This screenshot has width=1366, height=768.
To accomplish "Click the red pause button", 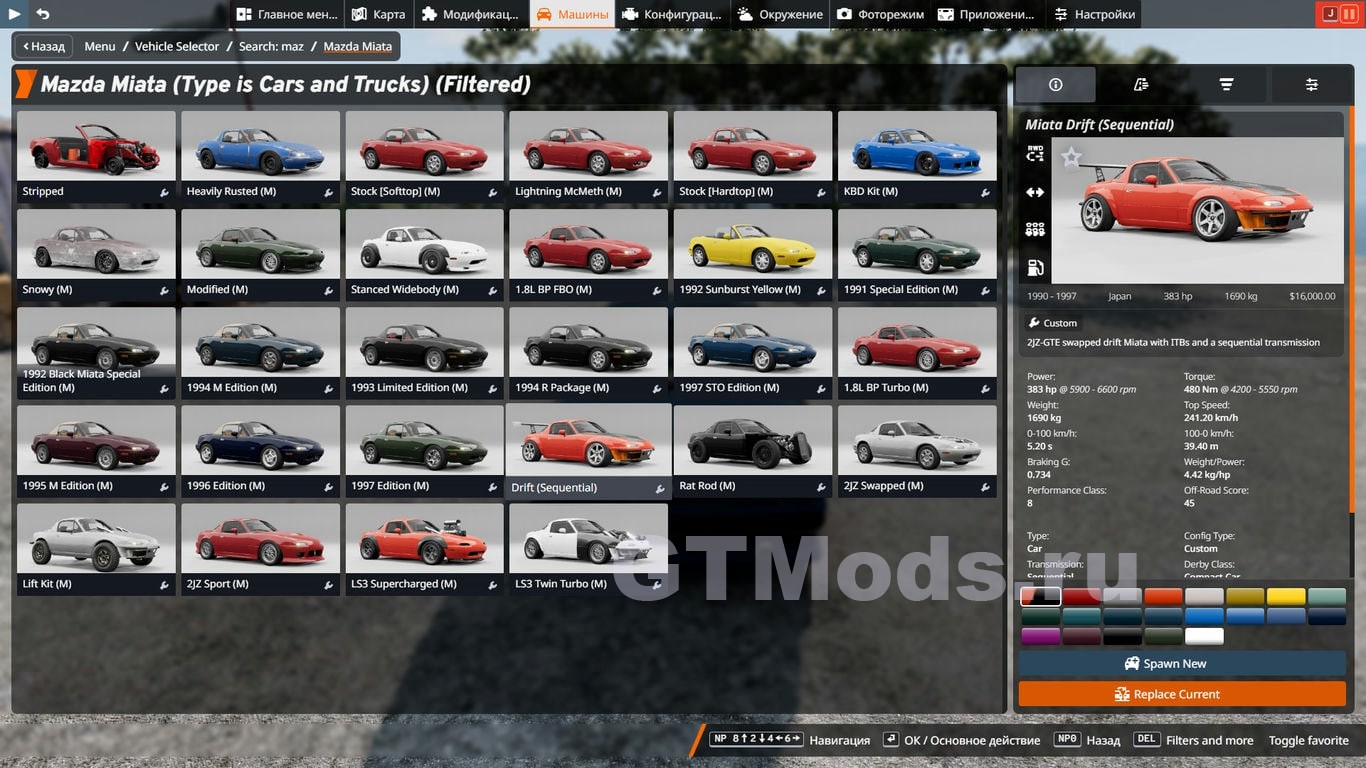I will 1349,14.
